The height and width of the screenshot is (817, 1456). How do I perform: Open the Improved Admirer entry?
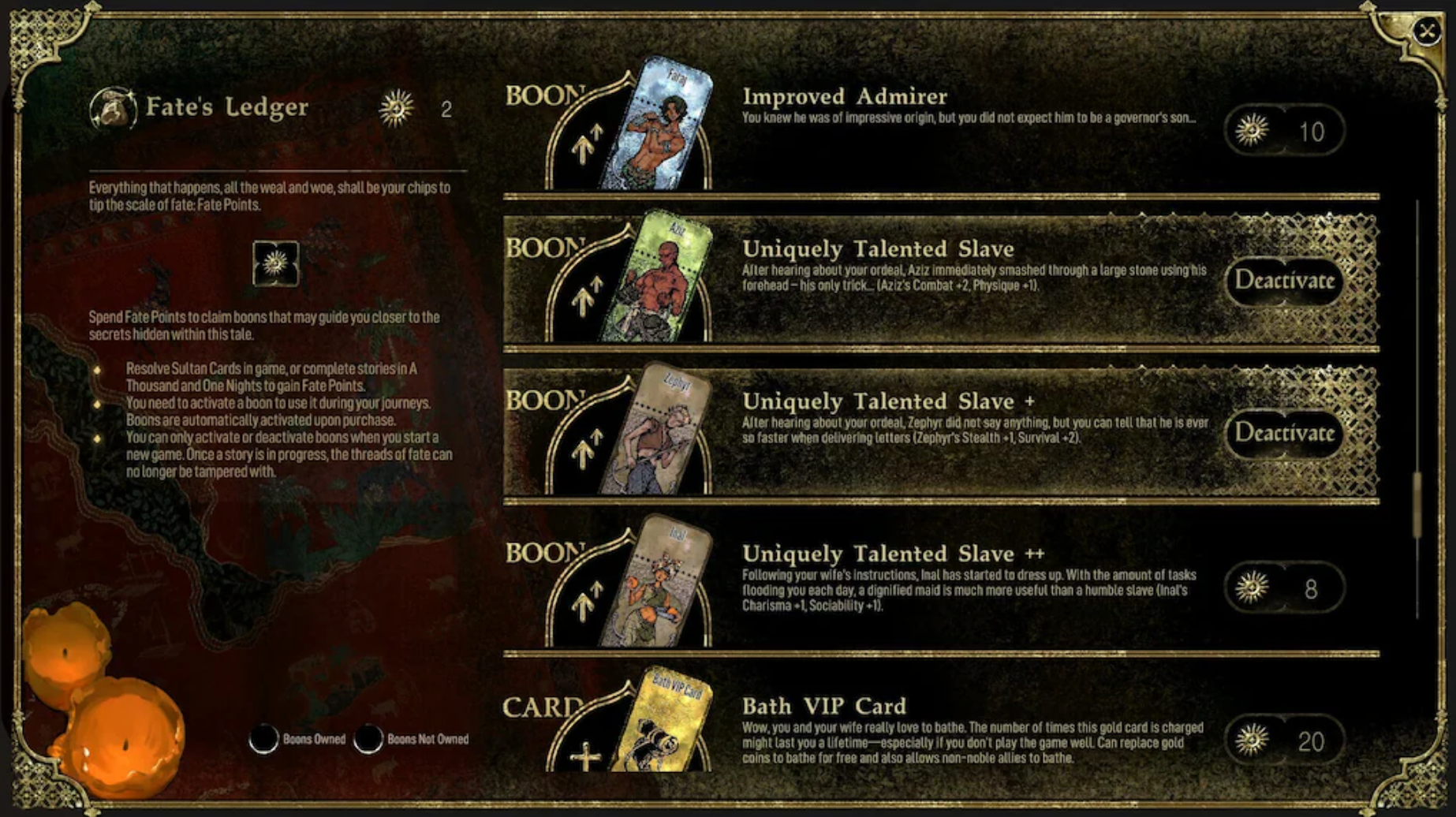click(844, 97)
